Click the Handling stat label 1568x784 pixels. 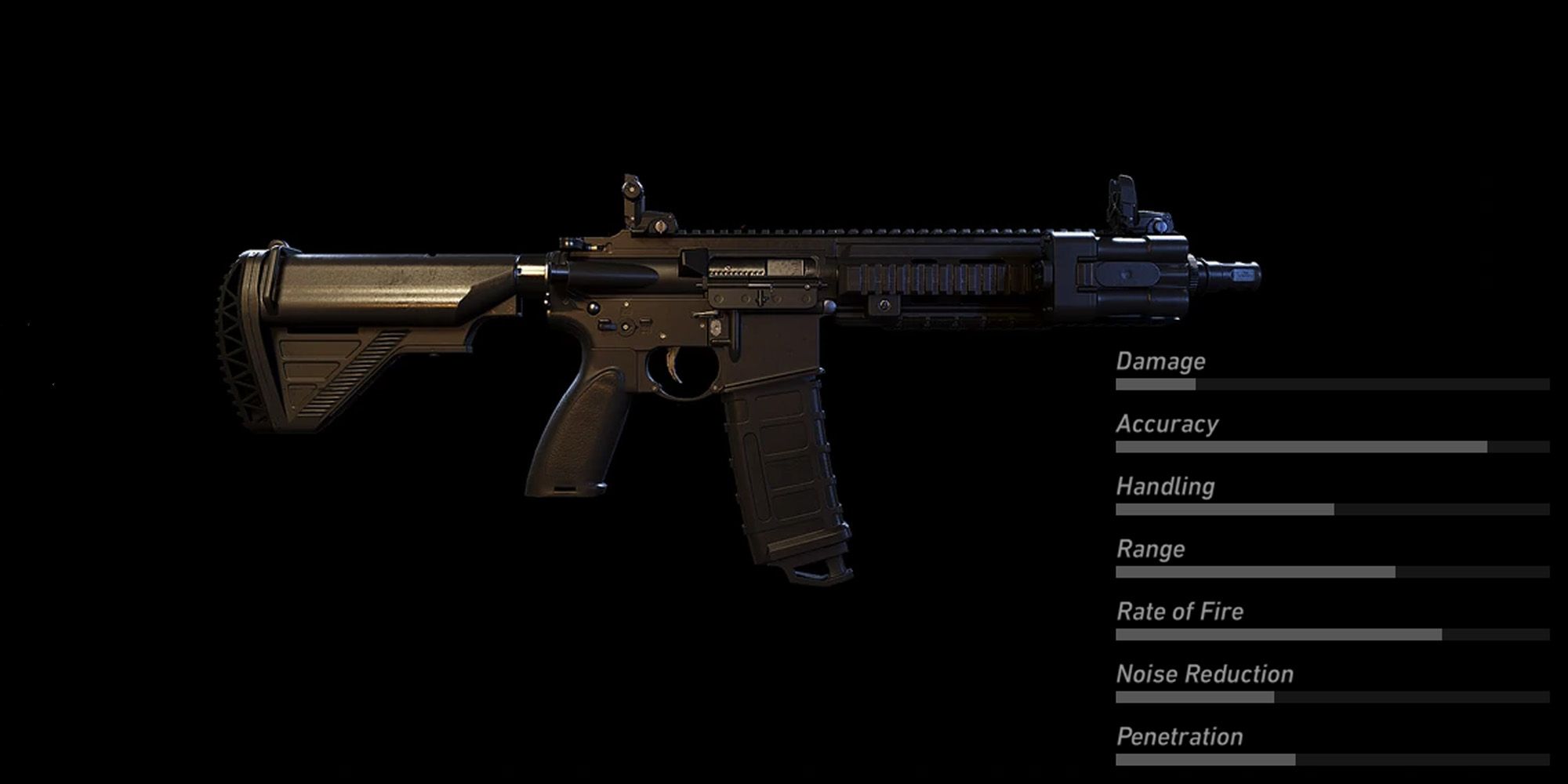[1165, 486]
